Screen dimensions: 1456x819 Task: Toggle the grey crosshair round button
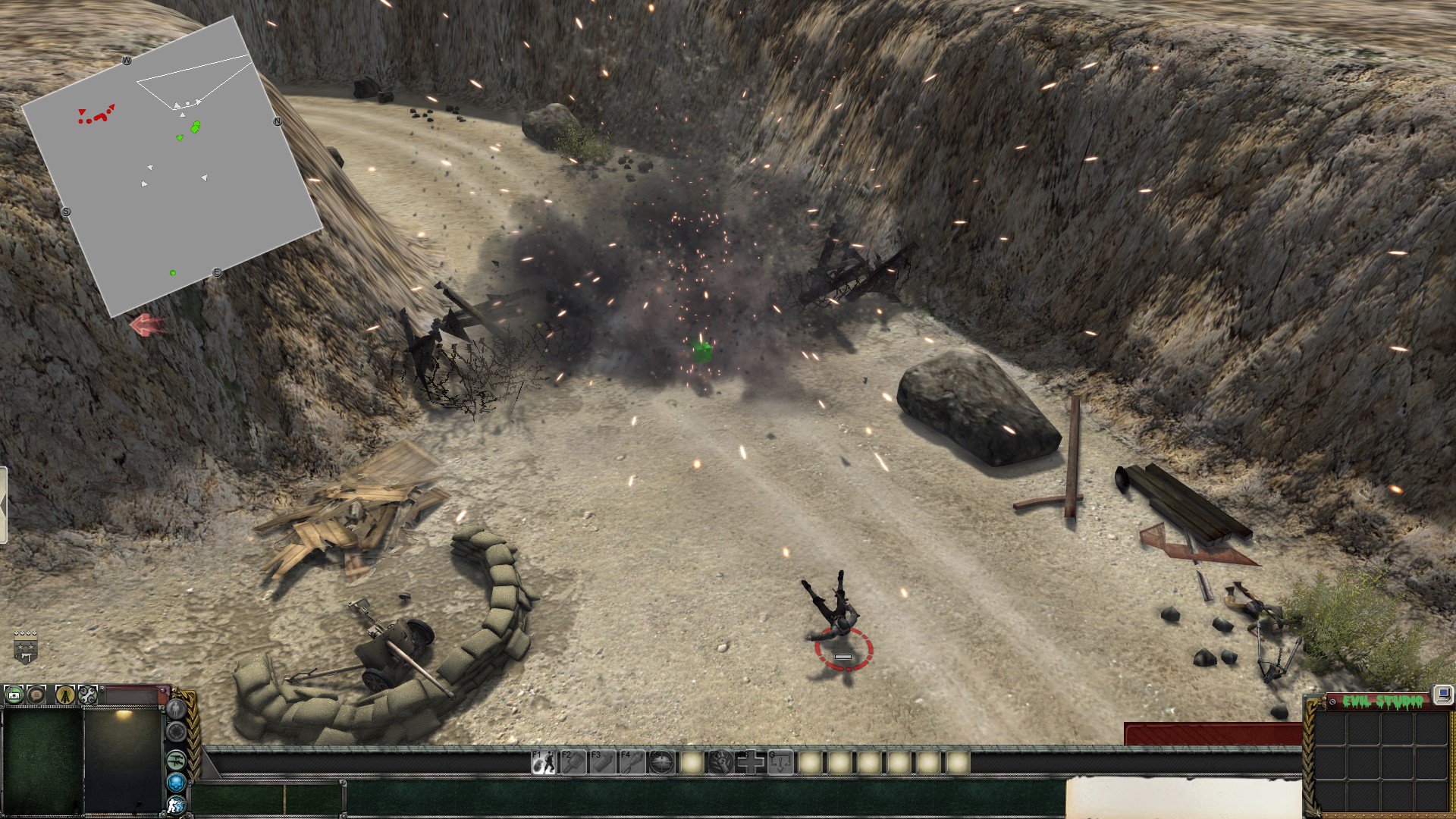[x=176, y=732]
